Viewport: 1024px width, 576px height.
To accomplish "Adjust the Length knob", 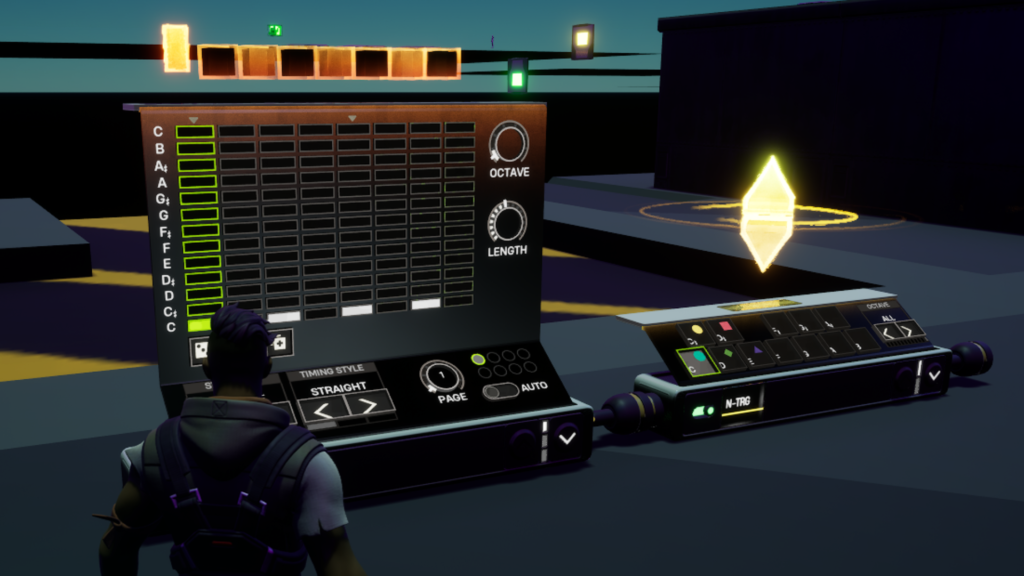I will pos(507,221).
